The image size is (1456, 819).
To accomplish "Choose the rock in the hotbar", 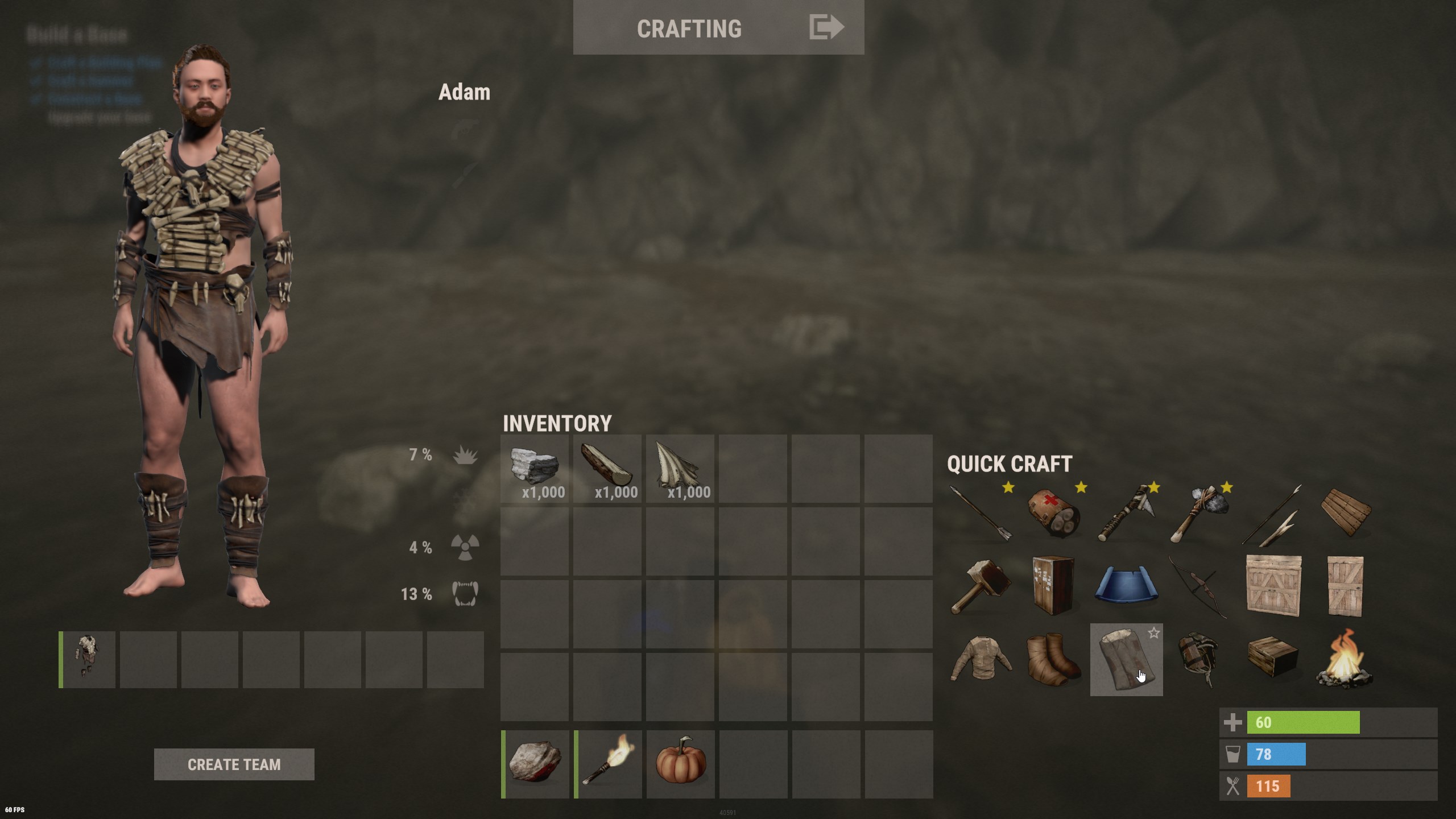I will (x=535, y=764).
